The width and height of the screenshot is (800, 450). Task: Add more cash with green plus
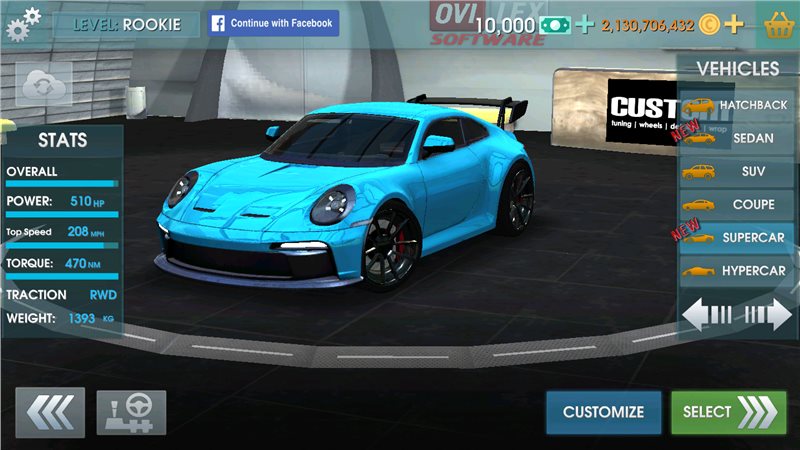585,24
